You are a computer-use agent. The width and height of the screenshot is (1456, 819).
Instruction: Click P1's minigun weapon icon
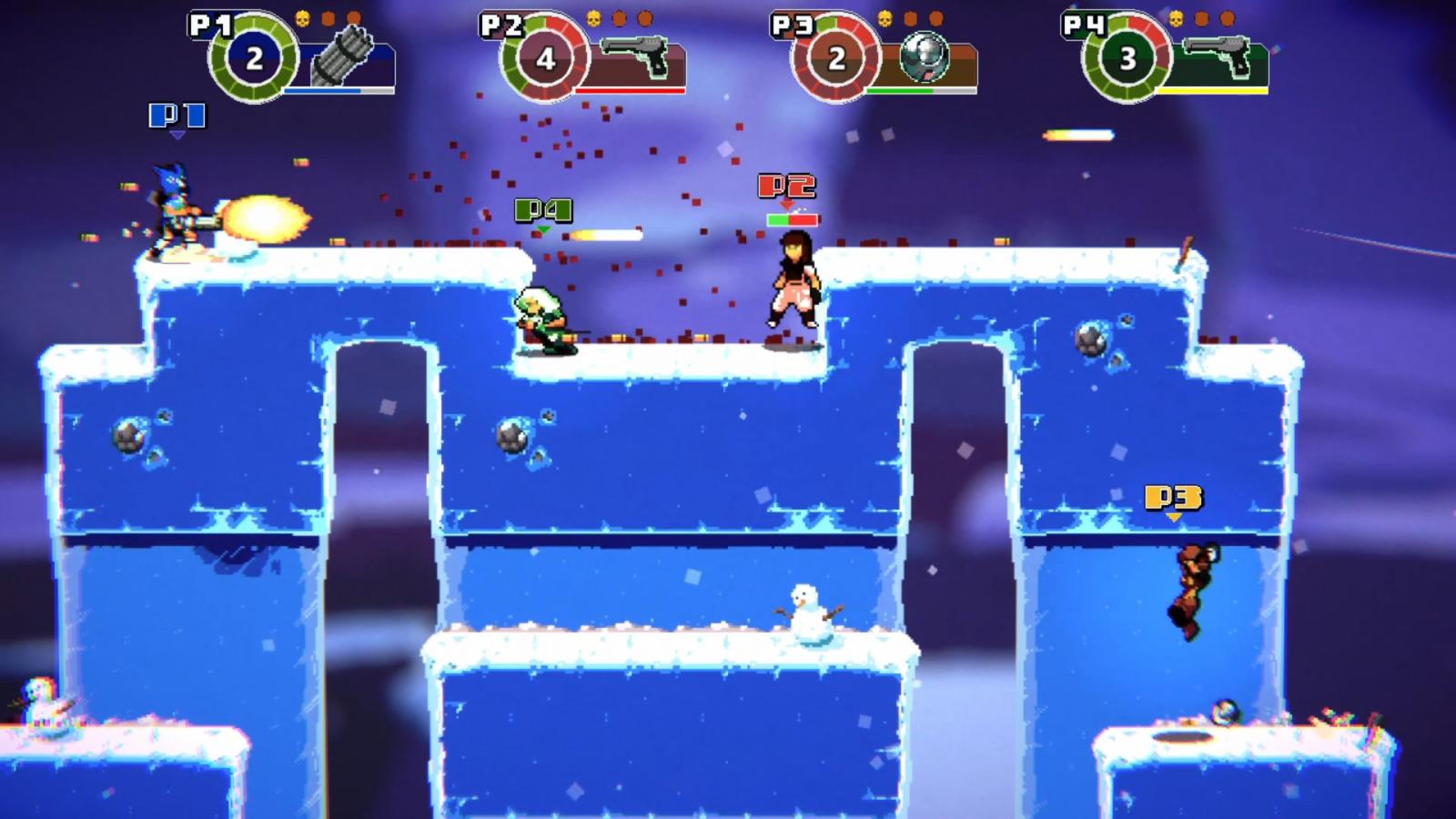click(x=342, y=56)
